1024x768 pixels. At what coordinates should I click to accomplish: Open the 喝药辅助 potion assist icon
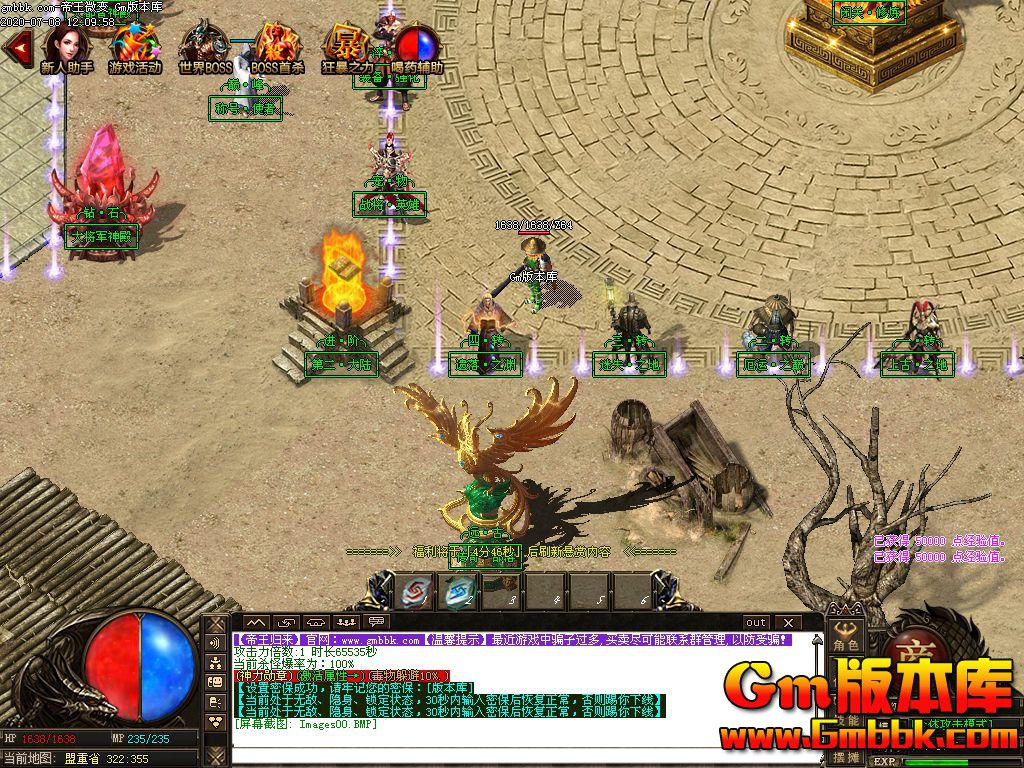tap(417, 47)
